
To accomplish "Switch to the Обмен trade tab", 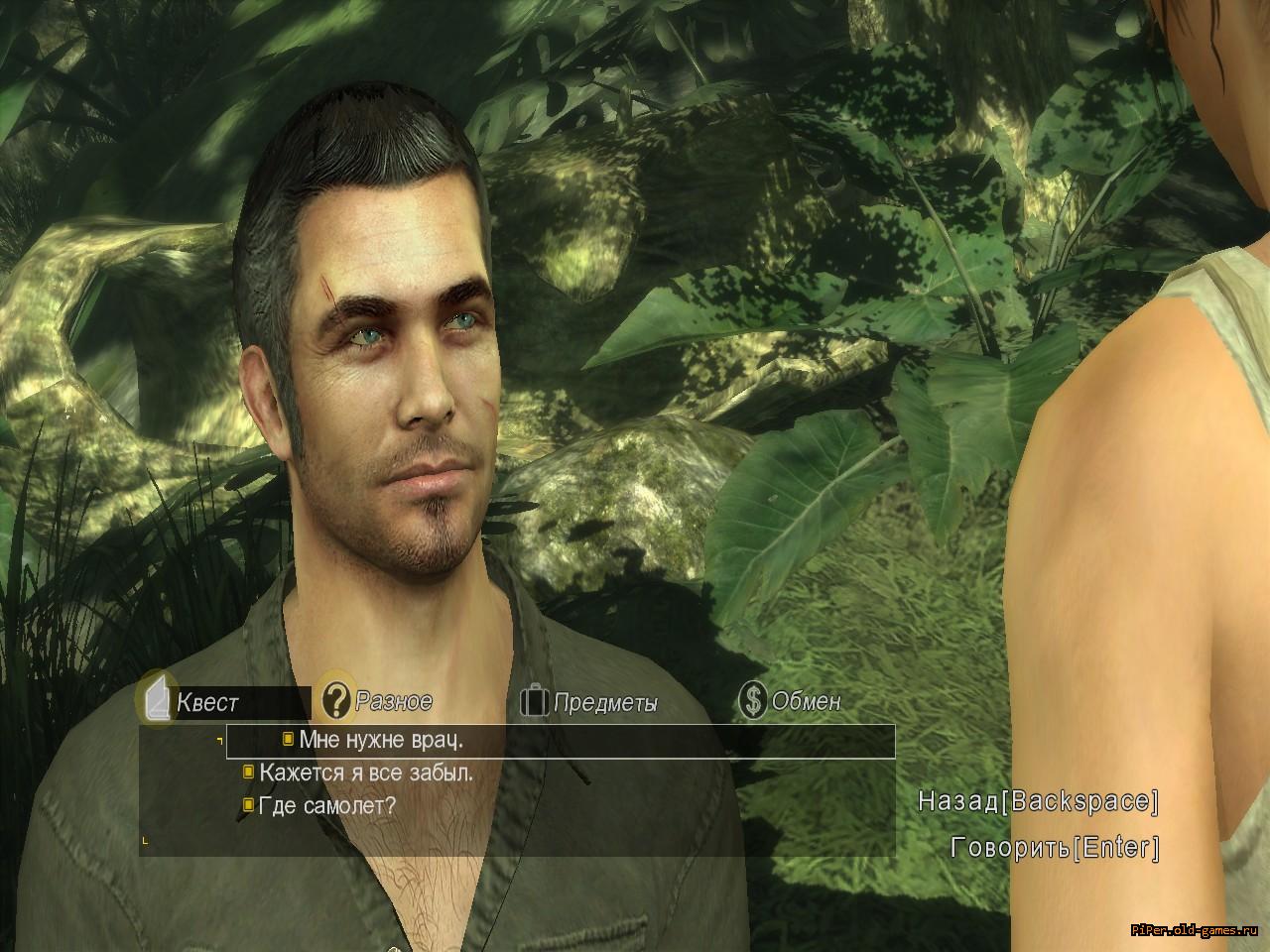I will (805, 701).
